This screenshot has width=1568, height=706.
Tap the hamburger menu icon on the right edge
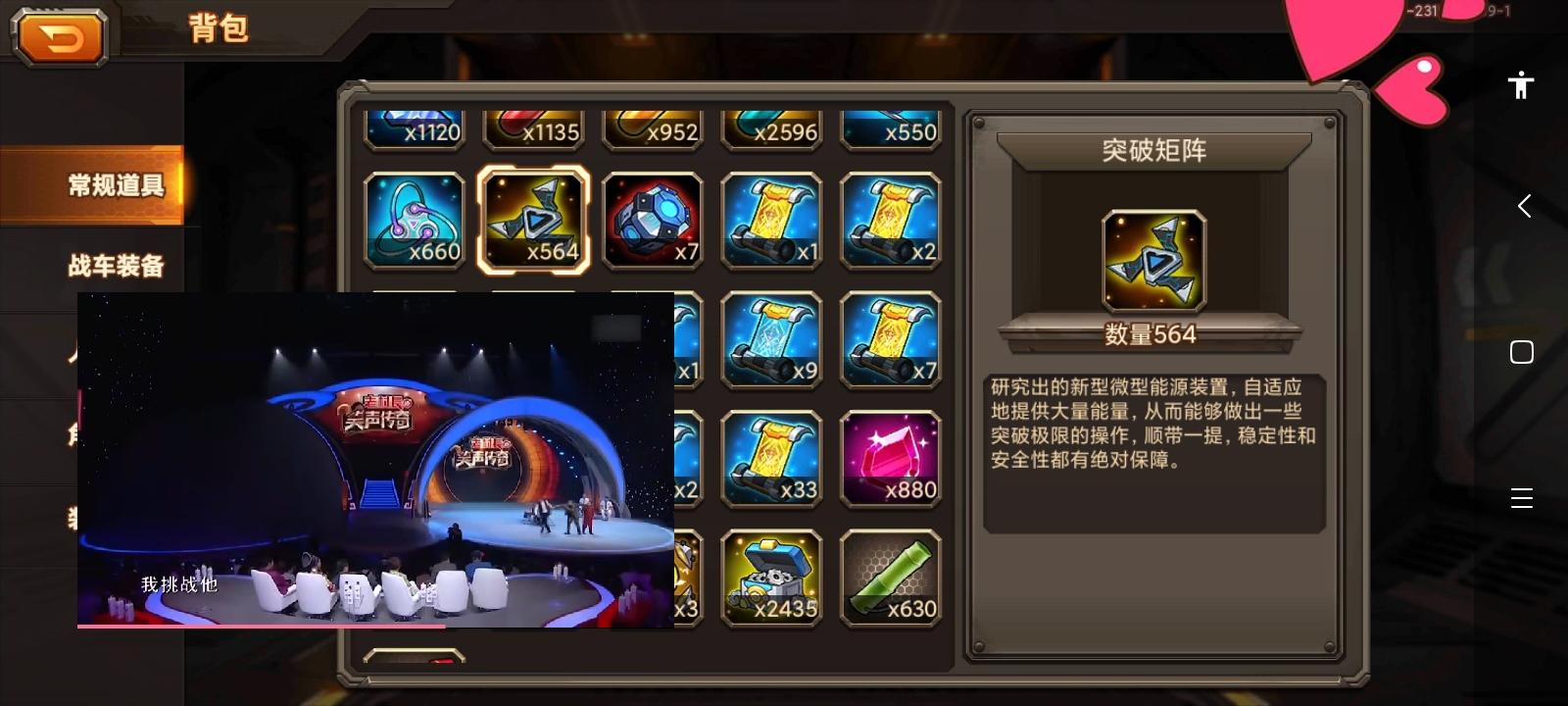[x=1522, y=499]
